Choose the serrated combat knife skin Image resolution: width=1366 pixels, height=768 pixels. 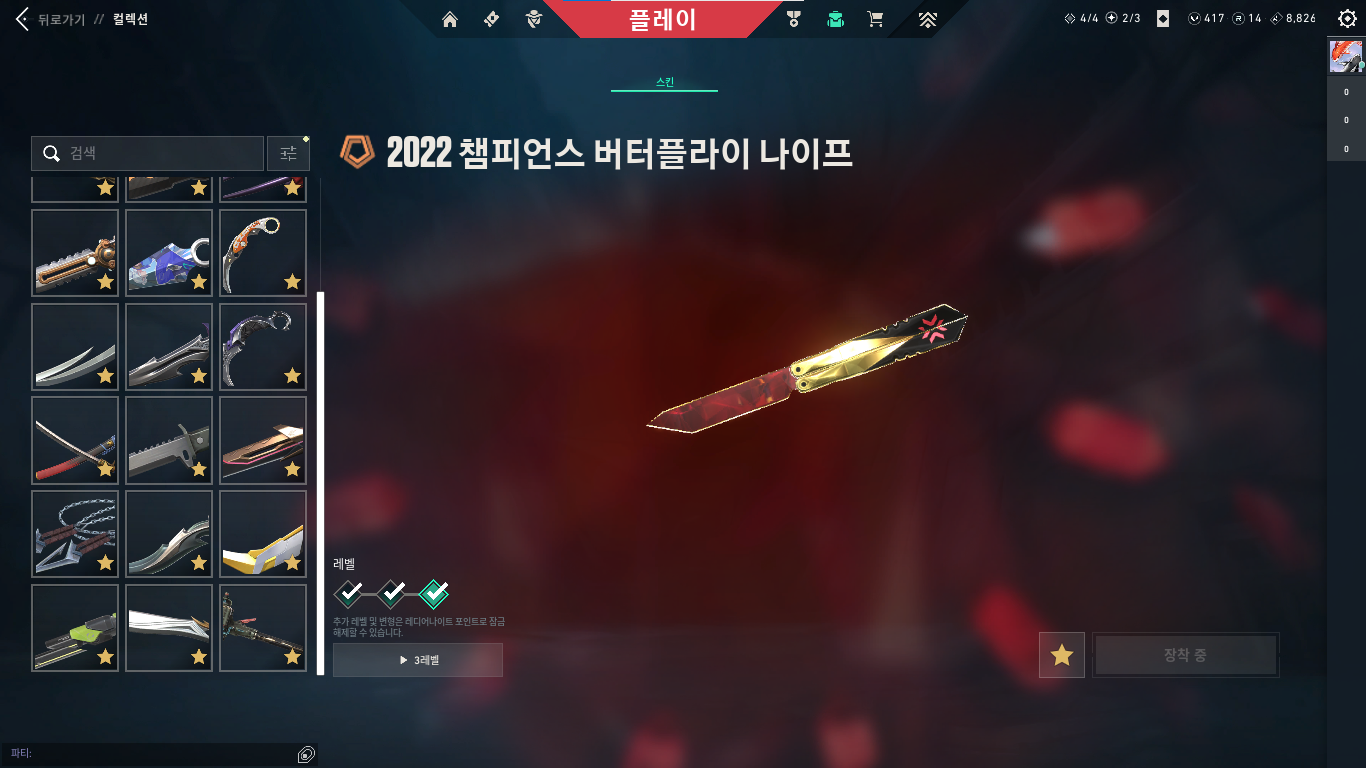(169, 440)
